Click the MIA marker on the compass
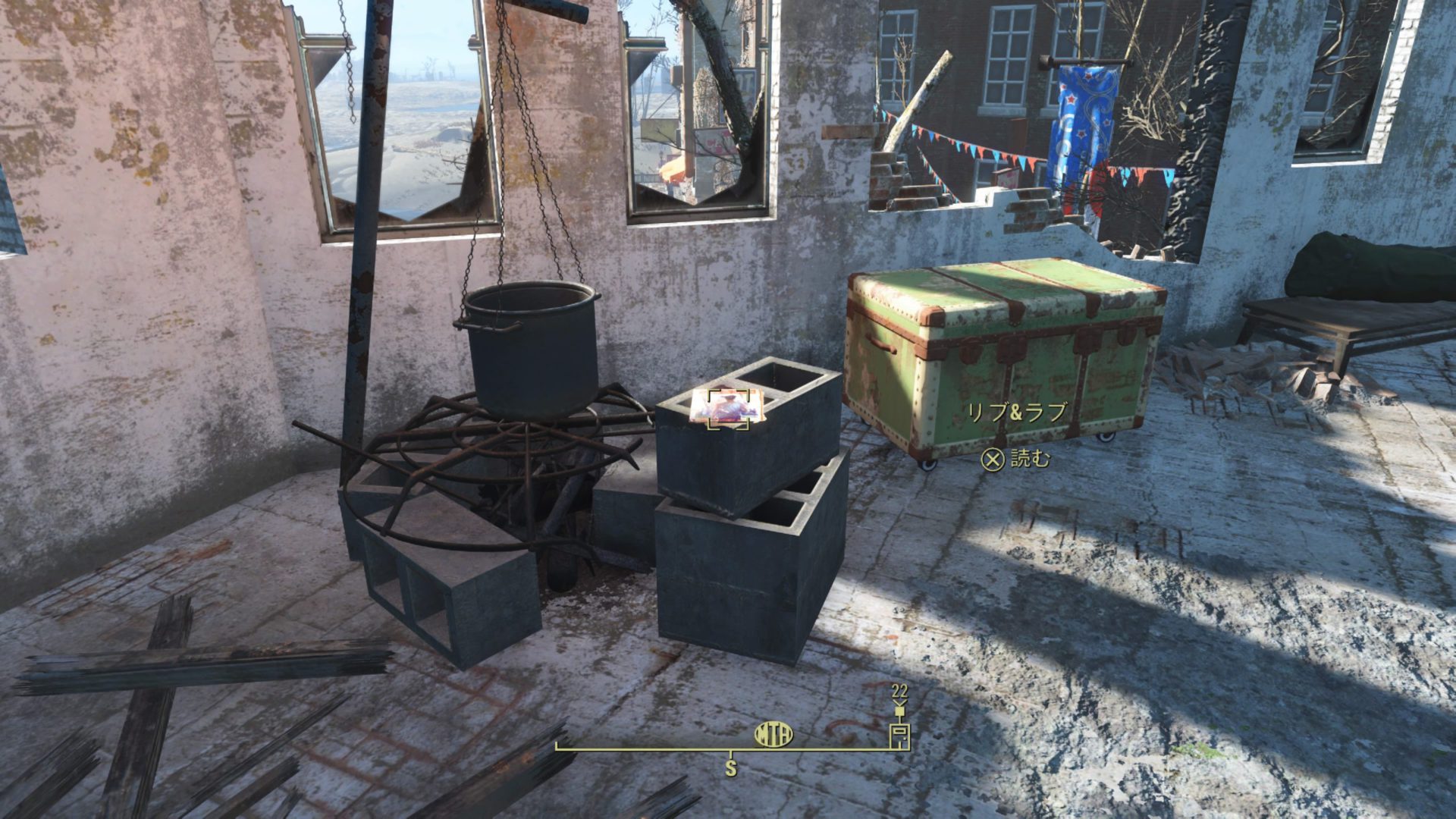 [x=773, y=734]
